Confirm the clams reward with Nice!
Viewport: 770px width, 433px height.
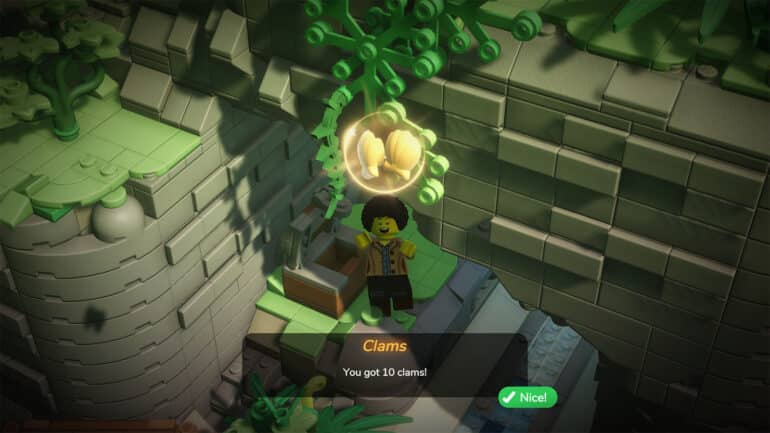coord(527,397)
